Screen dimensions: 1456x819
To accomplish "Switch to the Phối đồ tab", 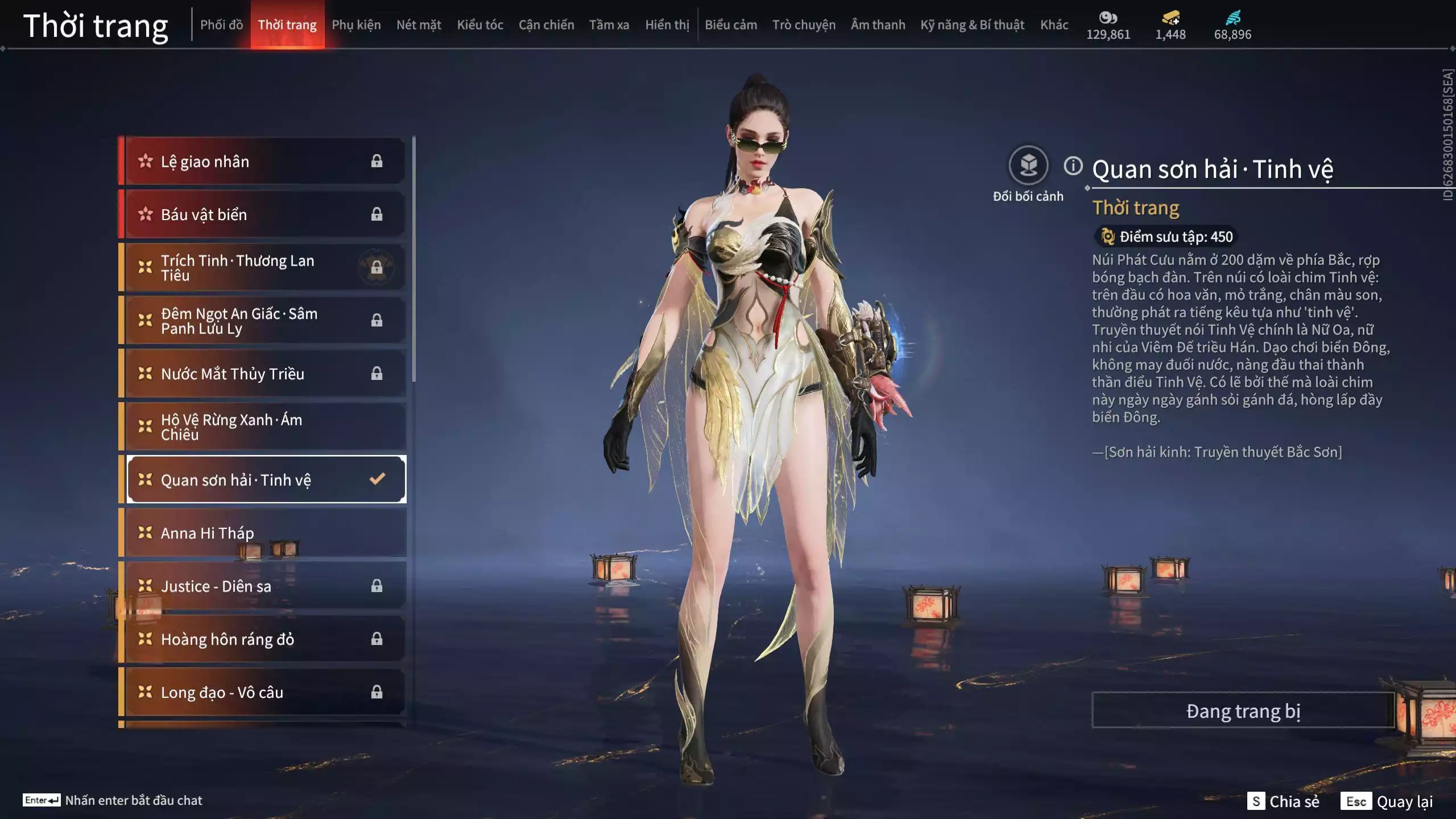I will pos(221,25).
